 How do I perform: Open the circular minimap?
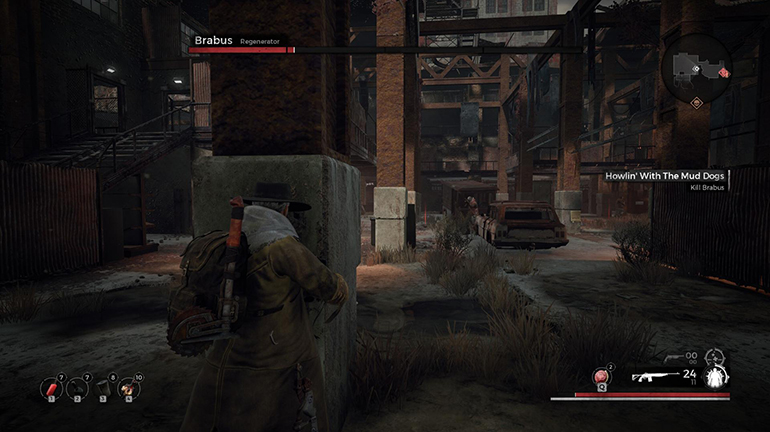click(695, 65)
